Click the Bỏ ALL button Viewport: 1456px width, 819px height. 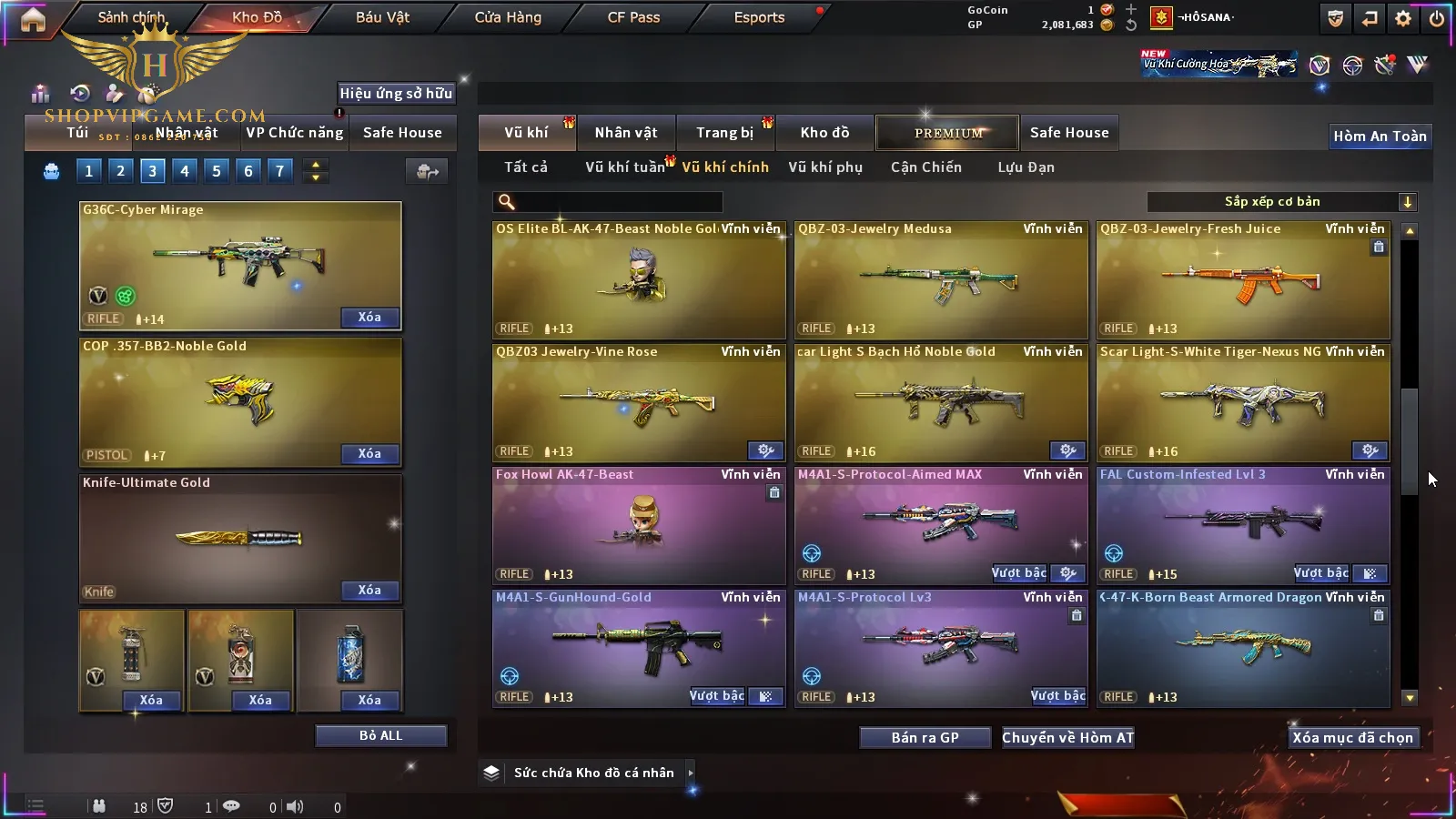380,736
